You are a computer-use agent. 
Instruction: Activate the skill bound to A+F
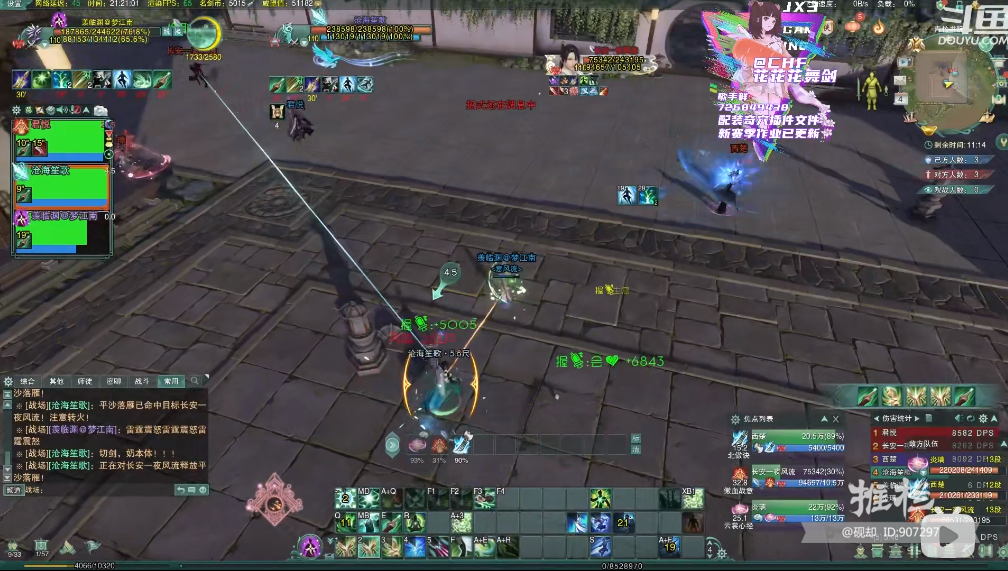[668, 546]
